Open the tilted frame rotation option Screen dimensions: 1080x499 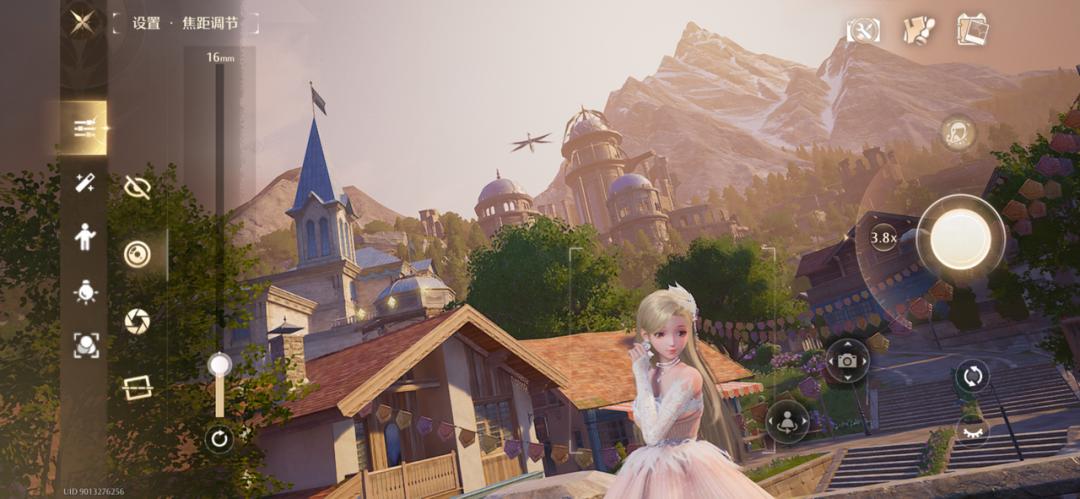[137, 388]
